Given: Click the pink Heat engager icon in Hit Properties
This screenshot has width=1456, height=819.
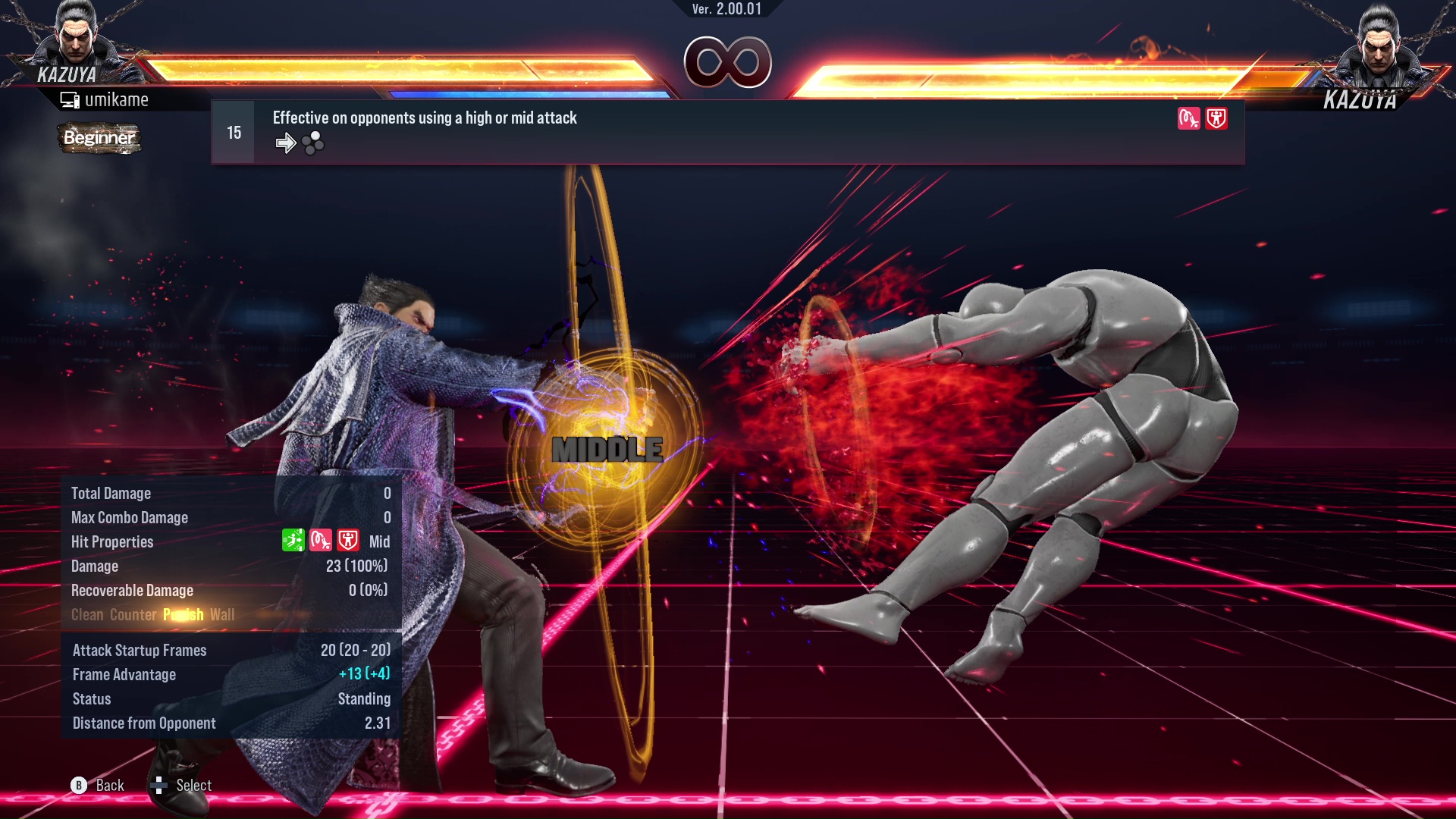Looking at the screenshot, I should point(321,541).
